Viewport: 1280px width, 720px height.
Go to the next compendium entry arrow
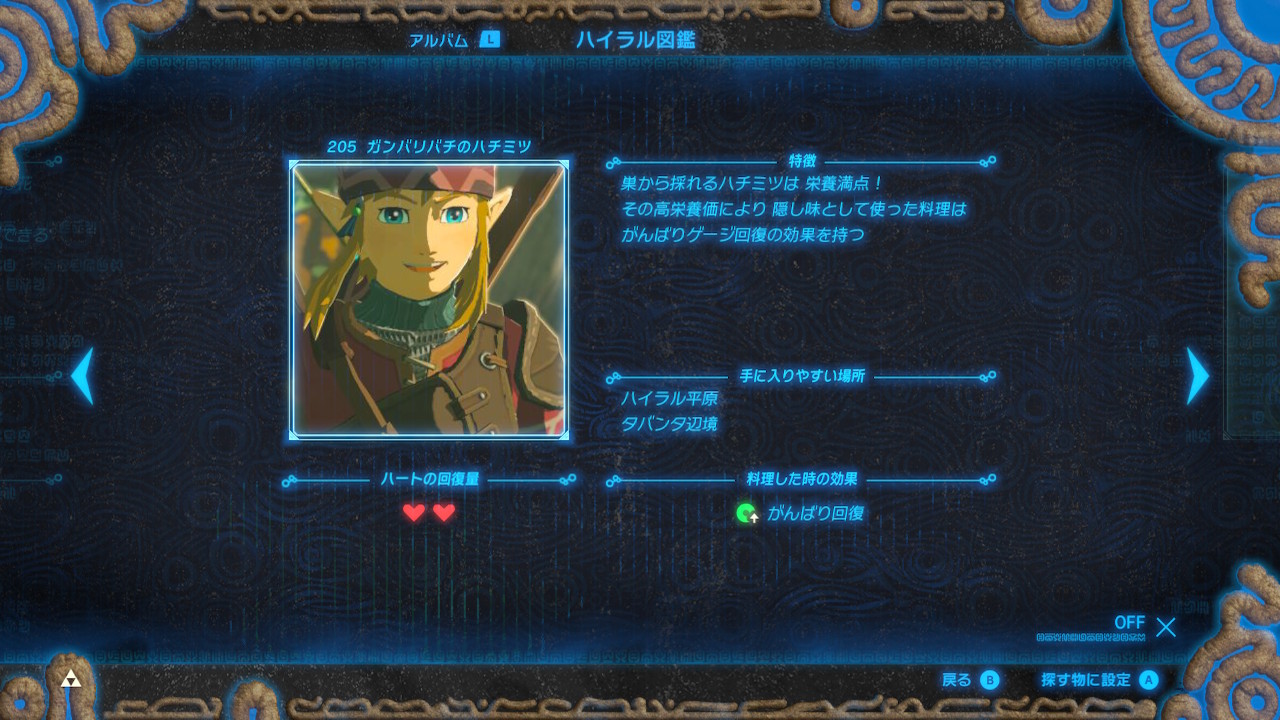(1197, 376)
